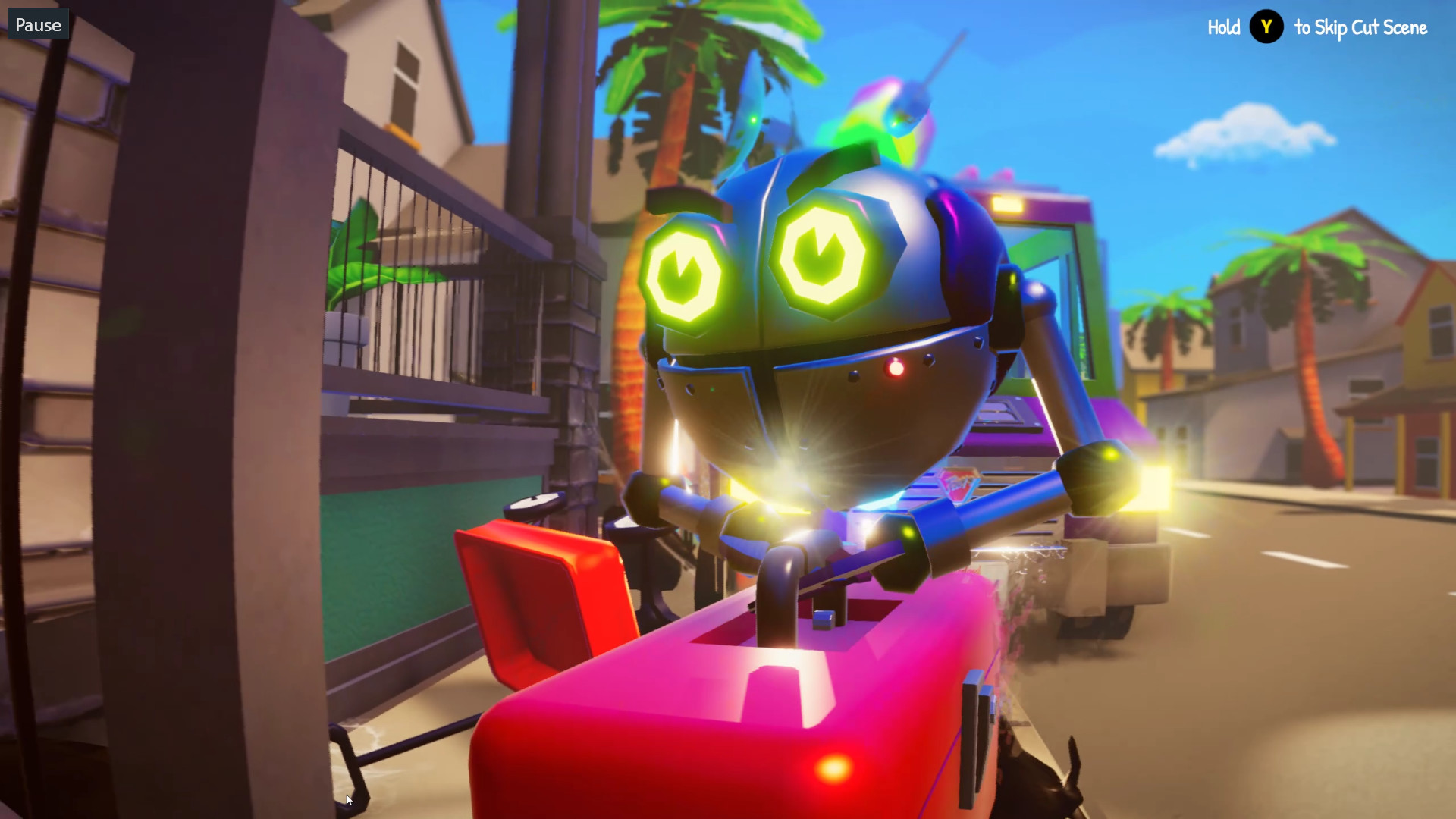Click the word Pause in top-left corner

click(37, 24)
